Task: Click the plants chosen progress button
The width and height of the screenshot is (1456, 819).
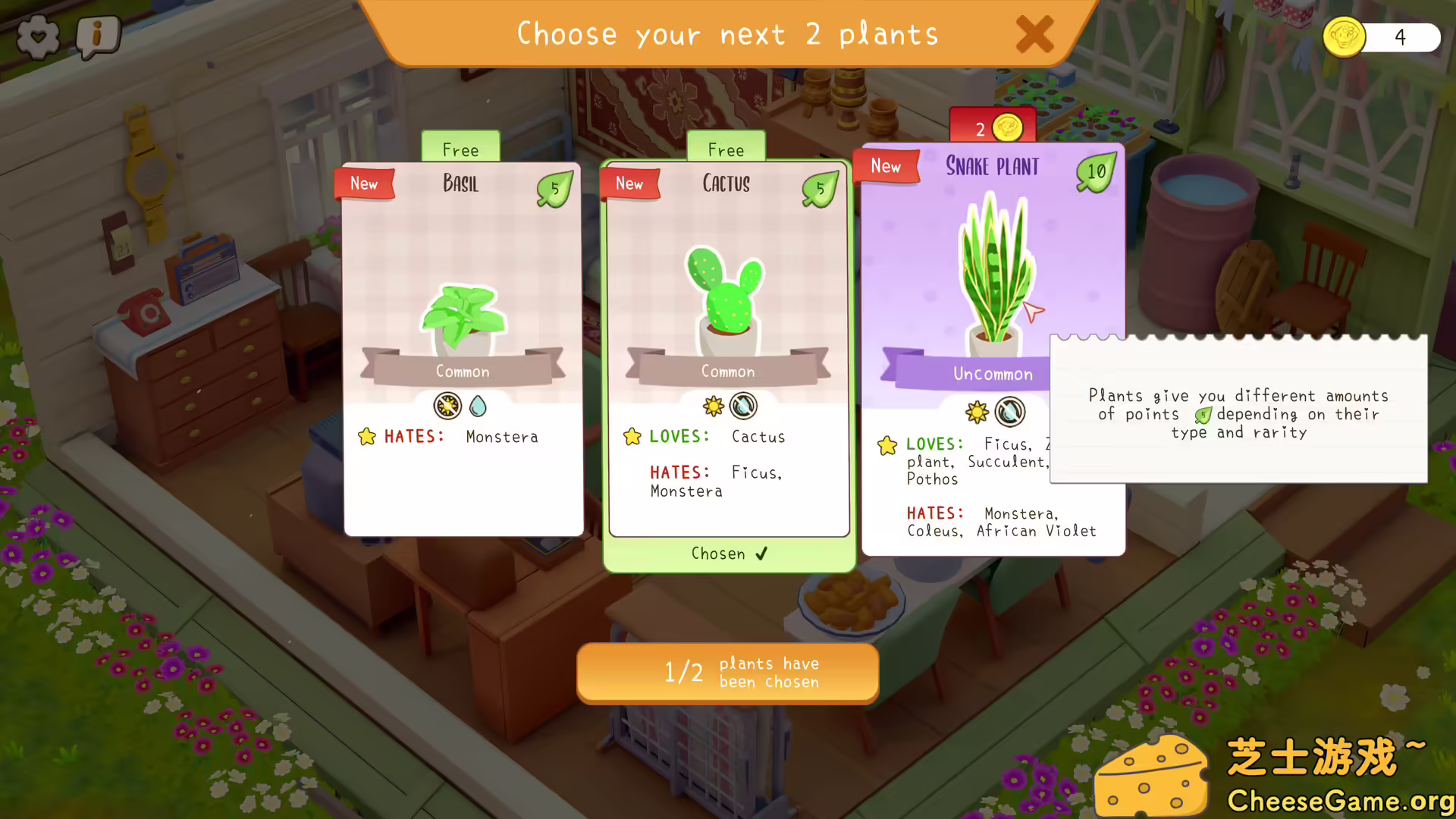Action: (x=727, y=672)
